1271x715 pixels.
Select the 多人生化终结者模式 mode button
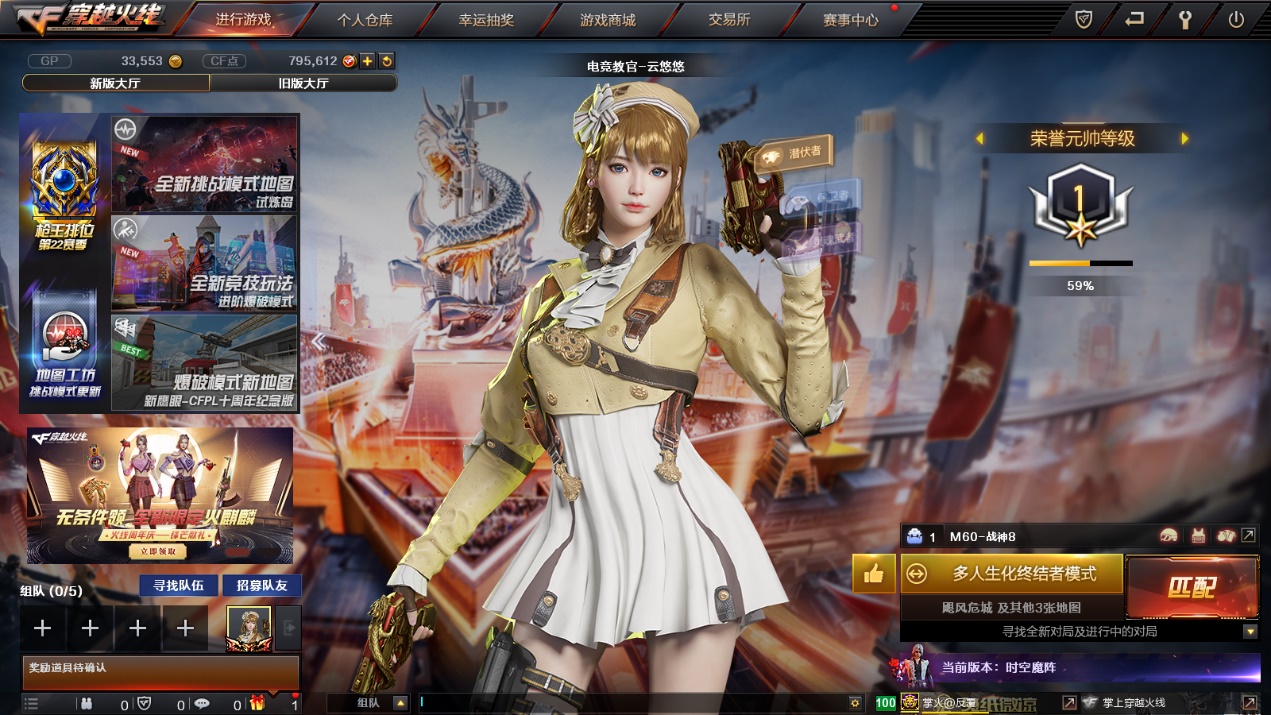pos(1011,573)
